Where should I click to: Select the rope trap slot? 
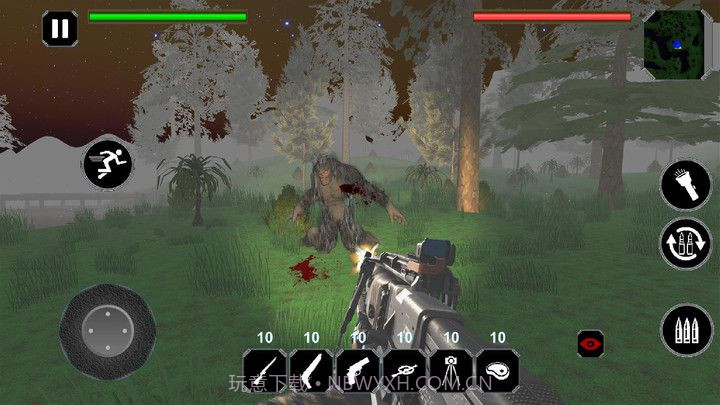tap(404, 369)
